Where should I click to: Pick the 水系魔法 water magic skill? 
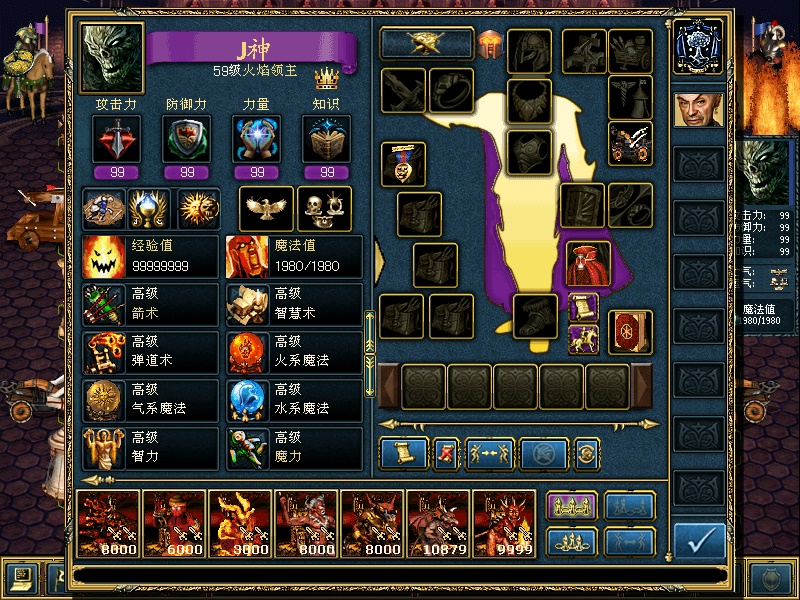(x=293, y=401)
